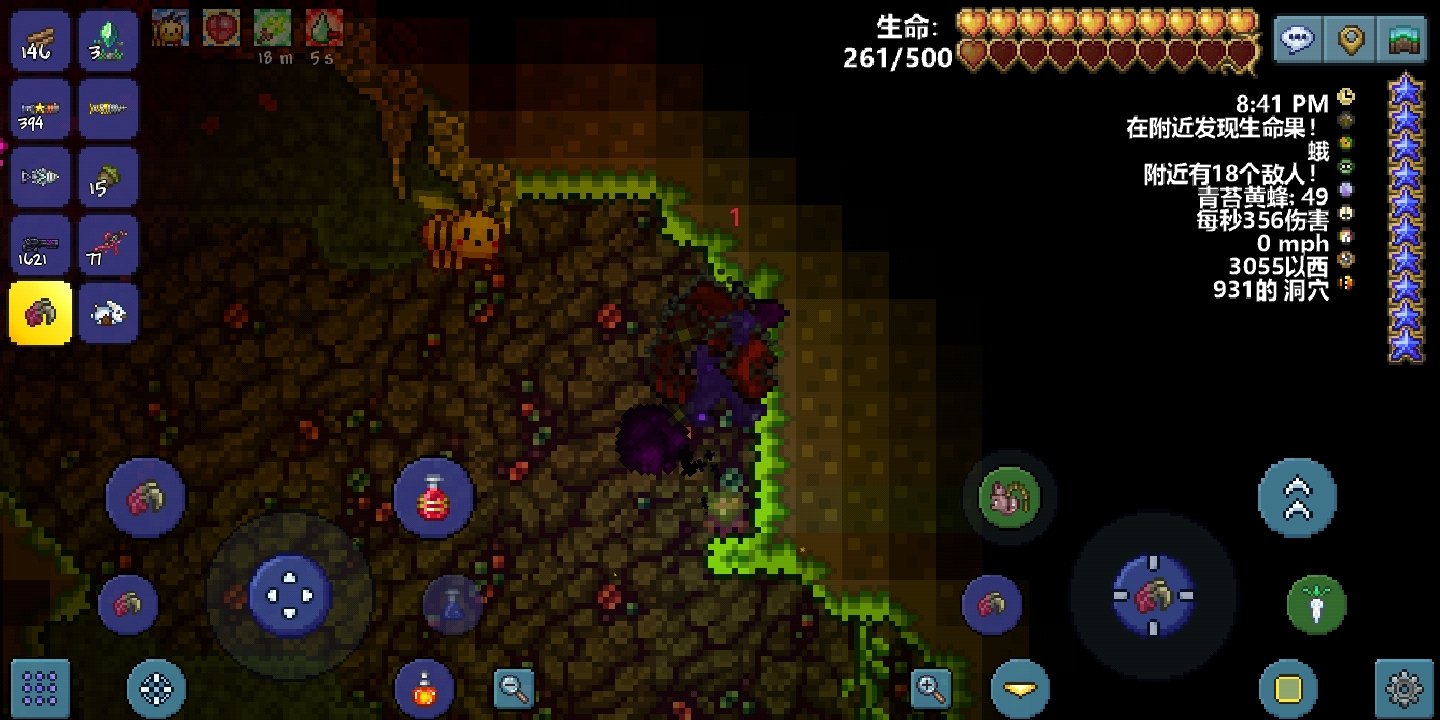Choose the golden drill slot
The height and width of the screenshot is (720, 1440).
pos(108,109)
